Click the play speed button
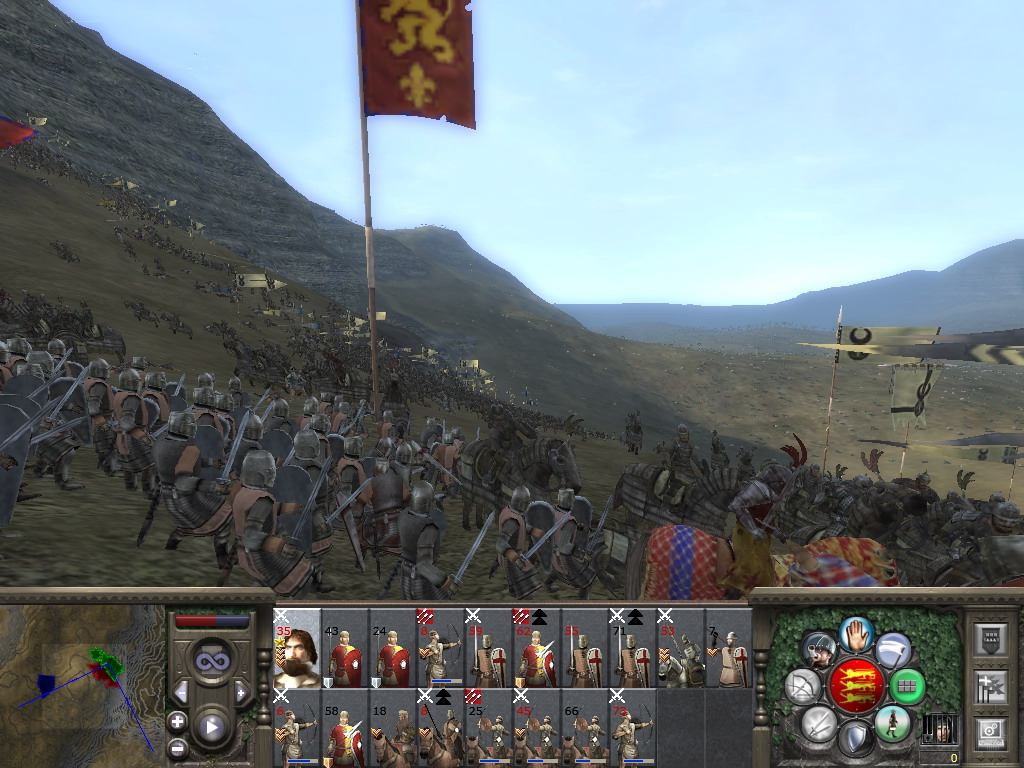 tap(211, 727)
